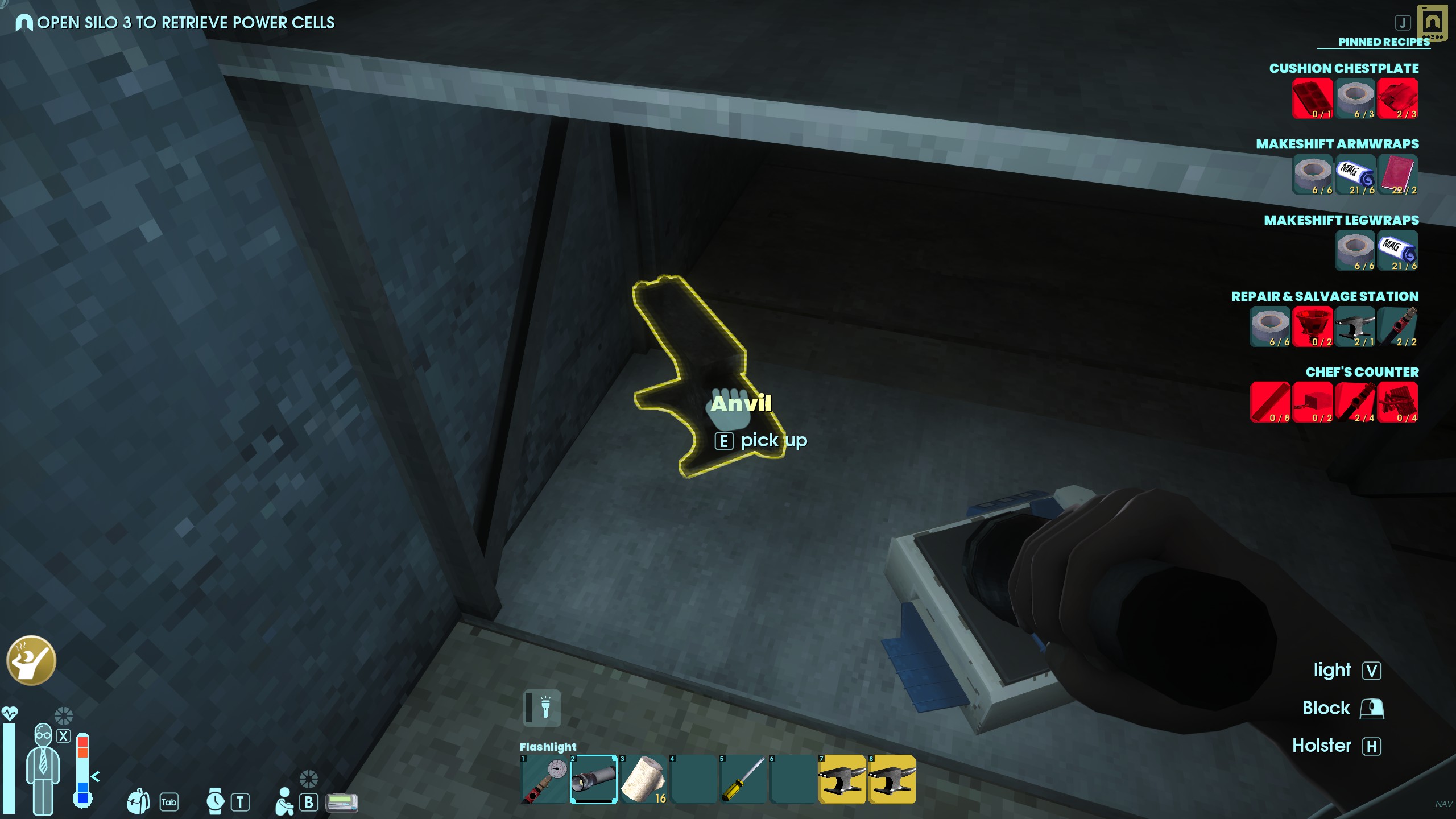Select the Cushion Chestplate pinned recipe title
This screenshot has height=819, width=1456.
point(1343,68)
